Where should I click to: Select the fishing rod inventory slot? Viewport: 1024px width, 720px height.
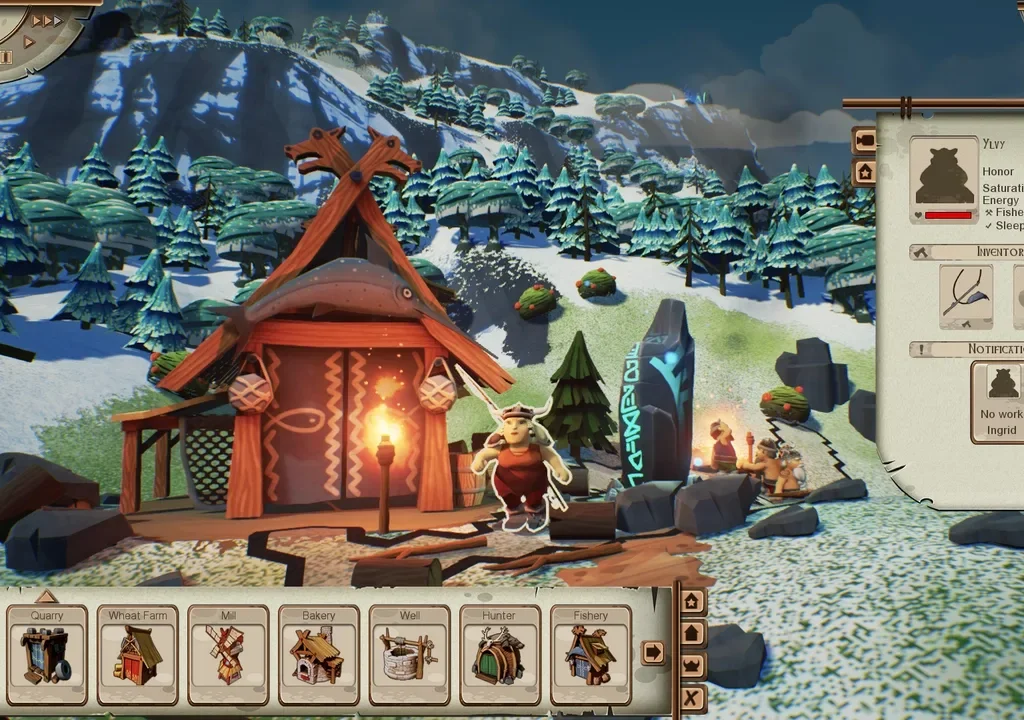[966, 297]
